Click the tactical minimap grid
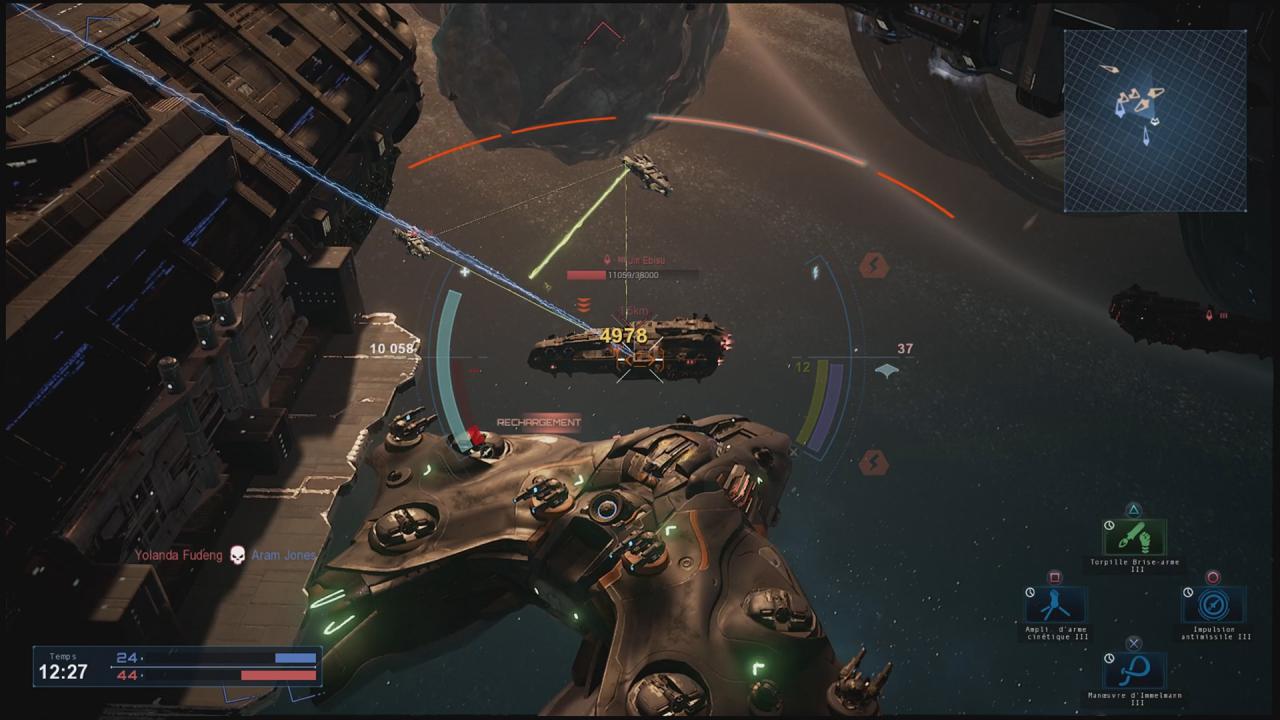The width and height of the screenshot is (1280, 720). (x=1155, y=120)
